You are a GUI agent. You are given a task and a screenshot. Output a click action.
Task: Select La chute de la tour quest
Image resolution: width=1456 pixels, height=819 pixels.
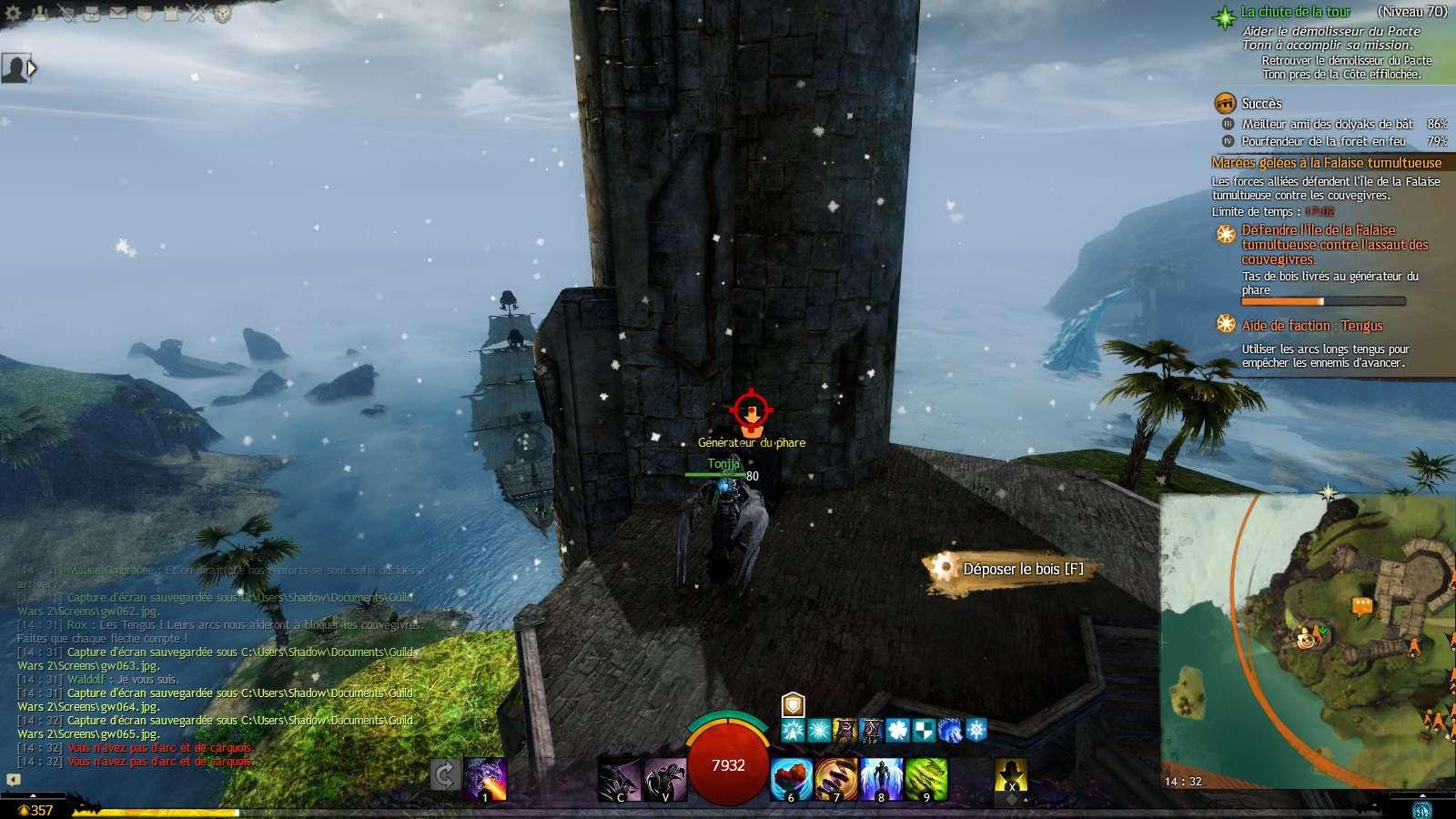click(x=1296, y=12)
